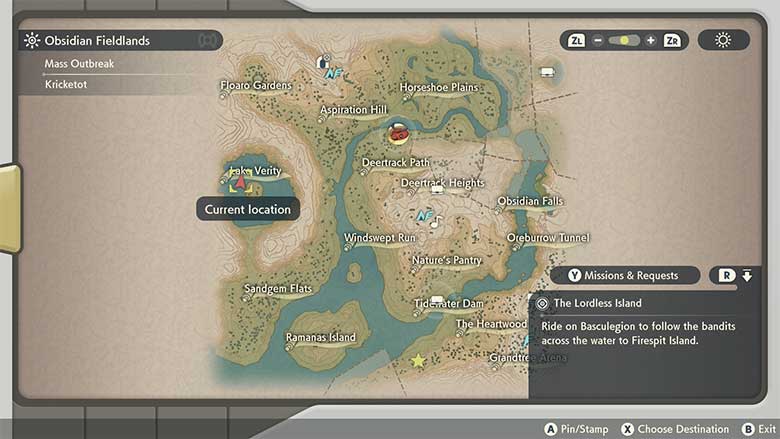This screenshot has height=439, width=780.
Task: Click the yellow star stamp on map
Action: [418, 360]
